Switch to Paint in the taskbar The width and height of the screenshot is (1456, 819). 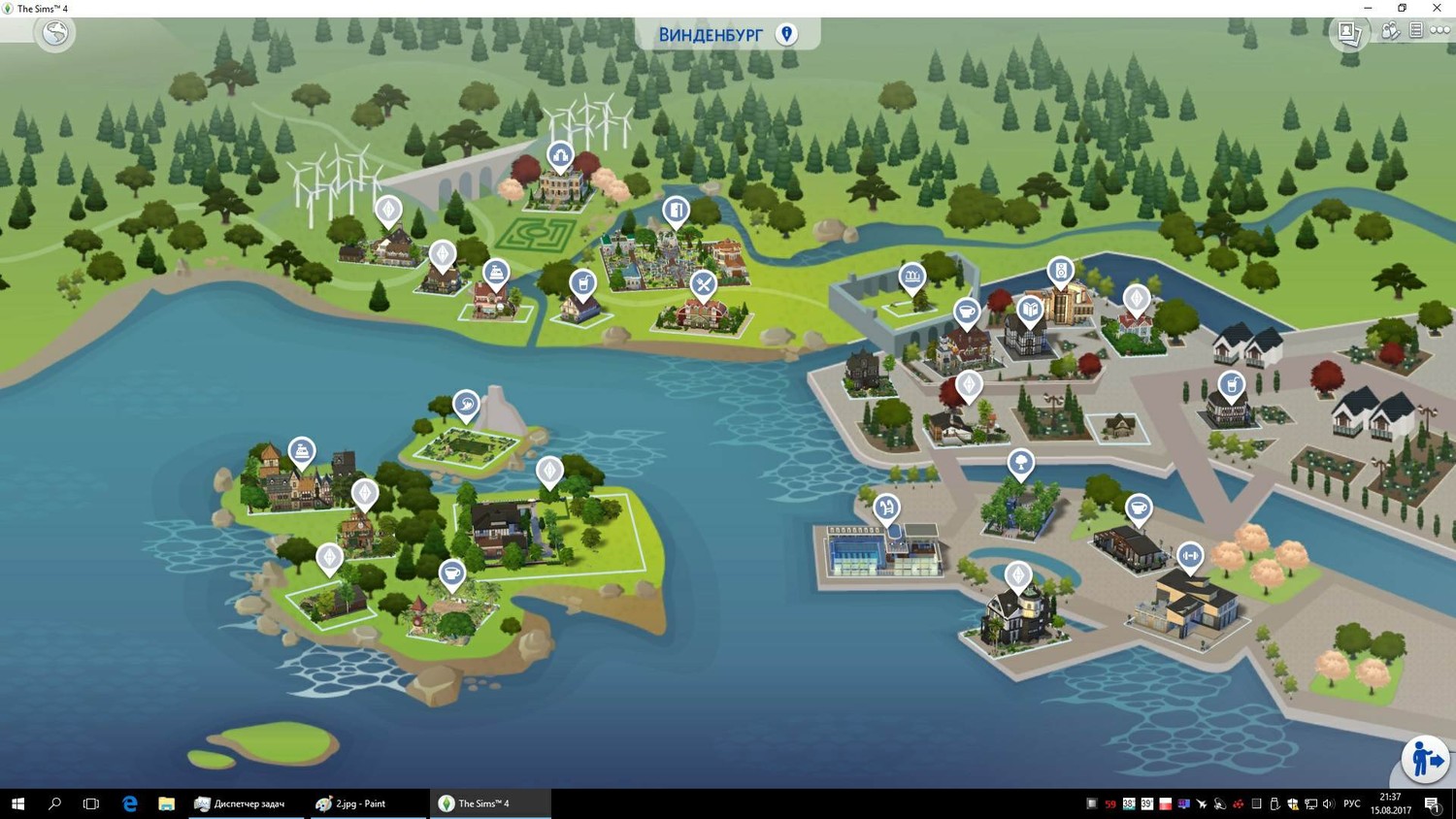[x=351, y=803]
